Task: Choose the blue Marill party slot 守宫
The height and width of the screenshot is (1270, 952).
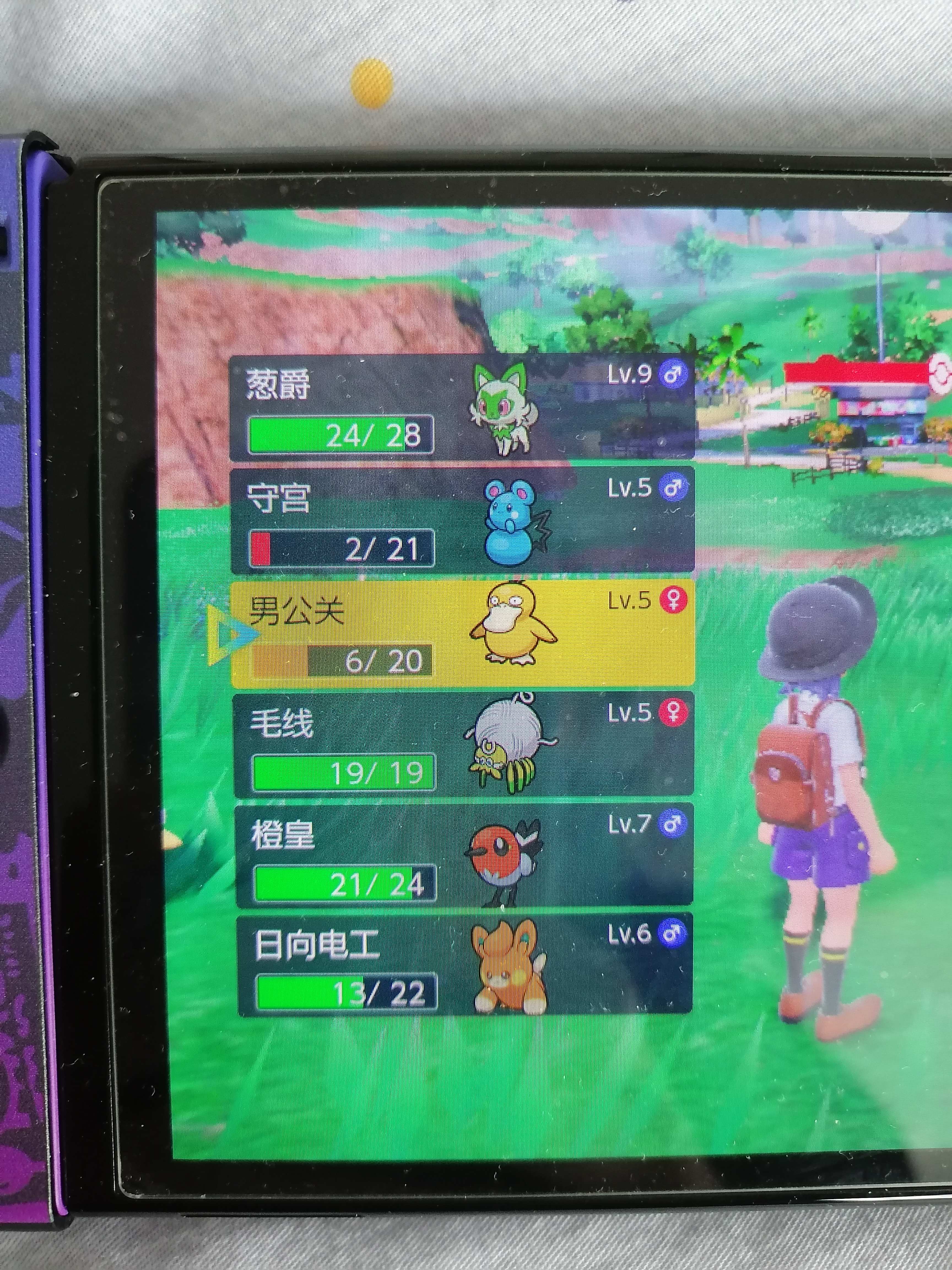Action: click(x=461, y=520)
